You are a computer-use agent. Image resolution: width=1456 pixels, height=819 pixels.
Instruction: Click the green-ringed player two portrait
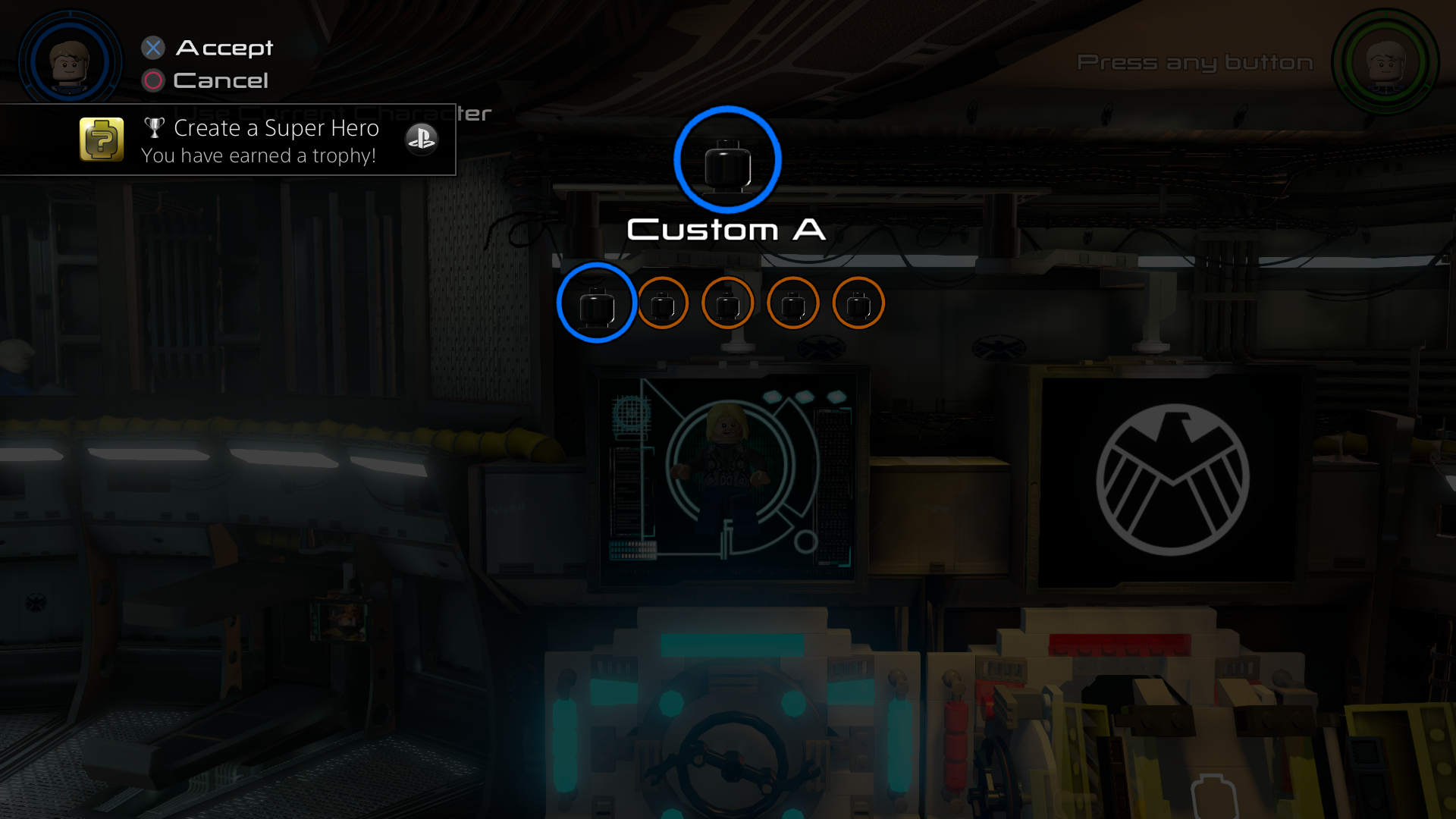pos(1385,62)
